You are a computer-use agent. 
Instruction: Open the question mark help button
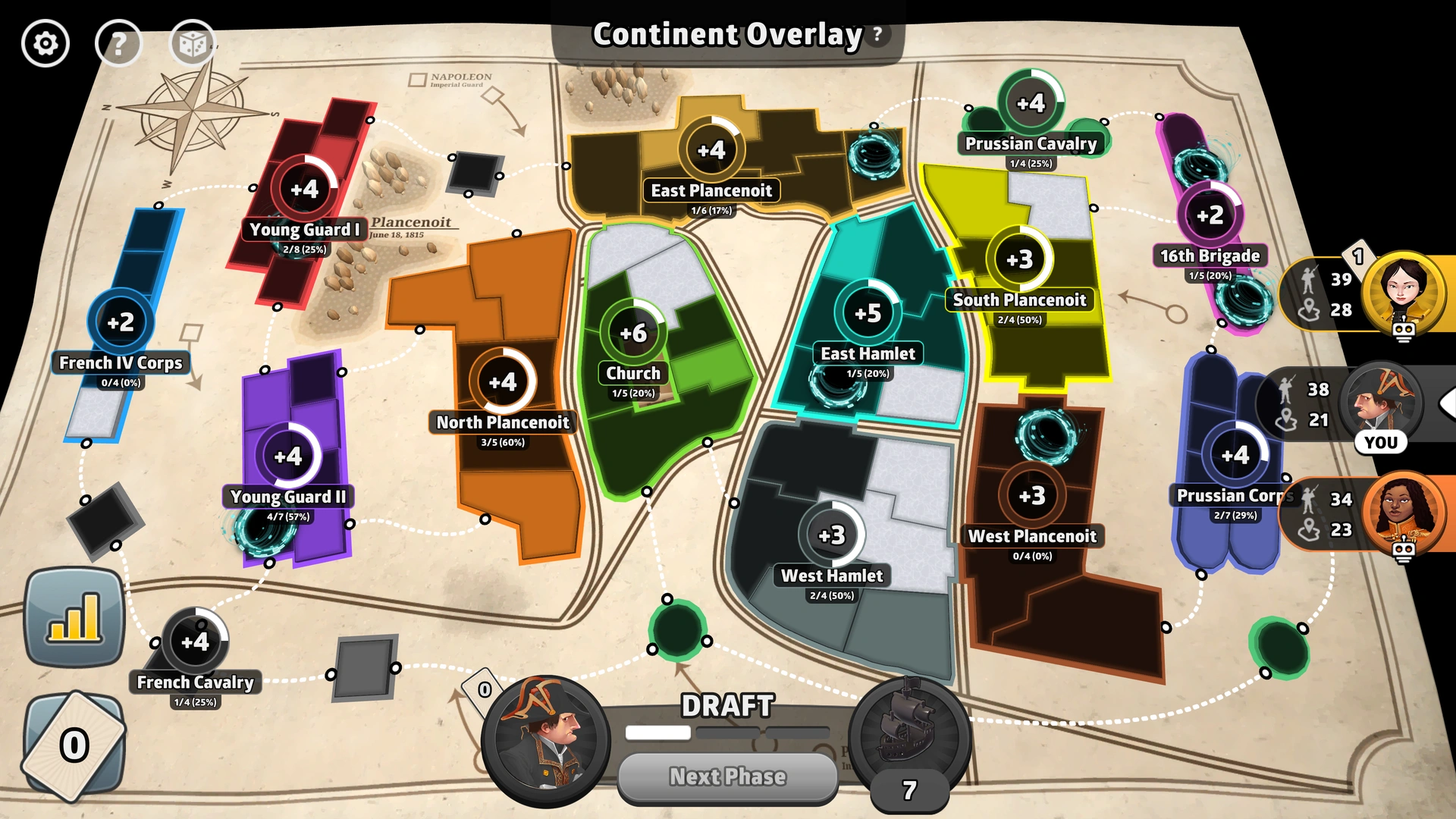(118, 44)
